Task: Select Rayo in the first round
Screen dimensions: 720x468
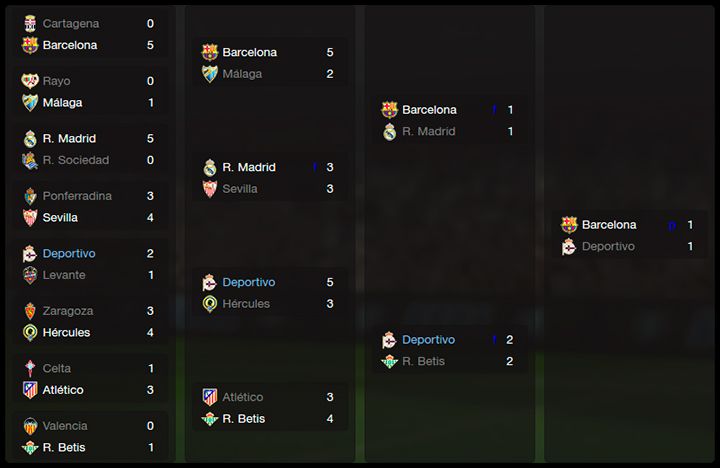Action: (x=56, y=81)
